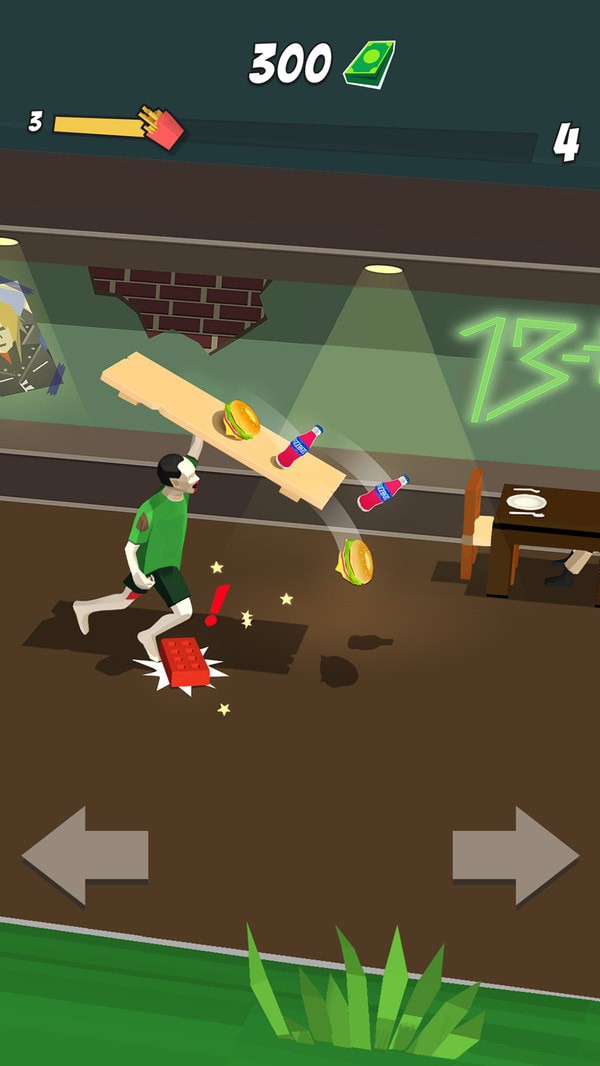Tap the left arrow move button

[x=85, y=855]
